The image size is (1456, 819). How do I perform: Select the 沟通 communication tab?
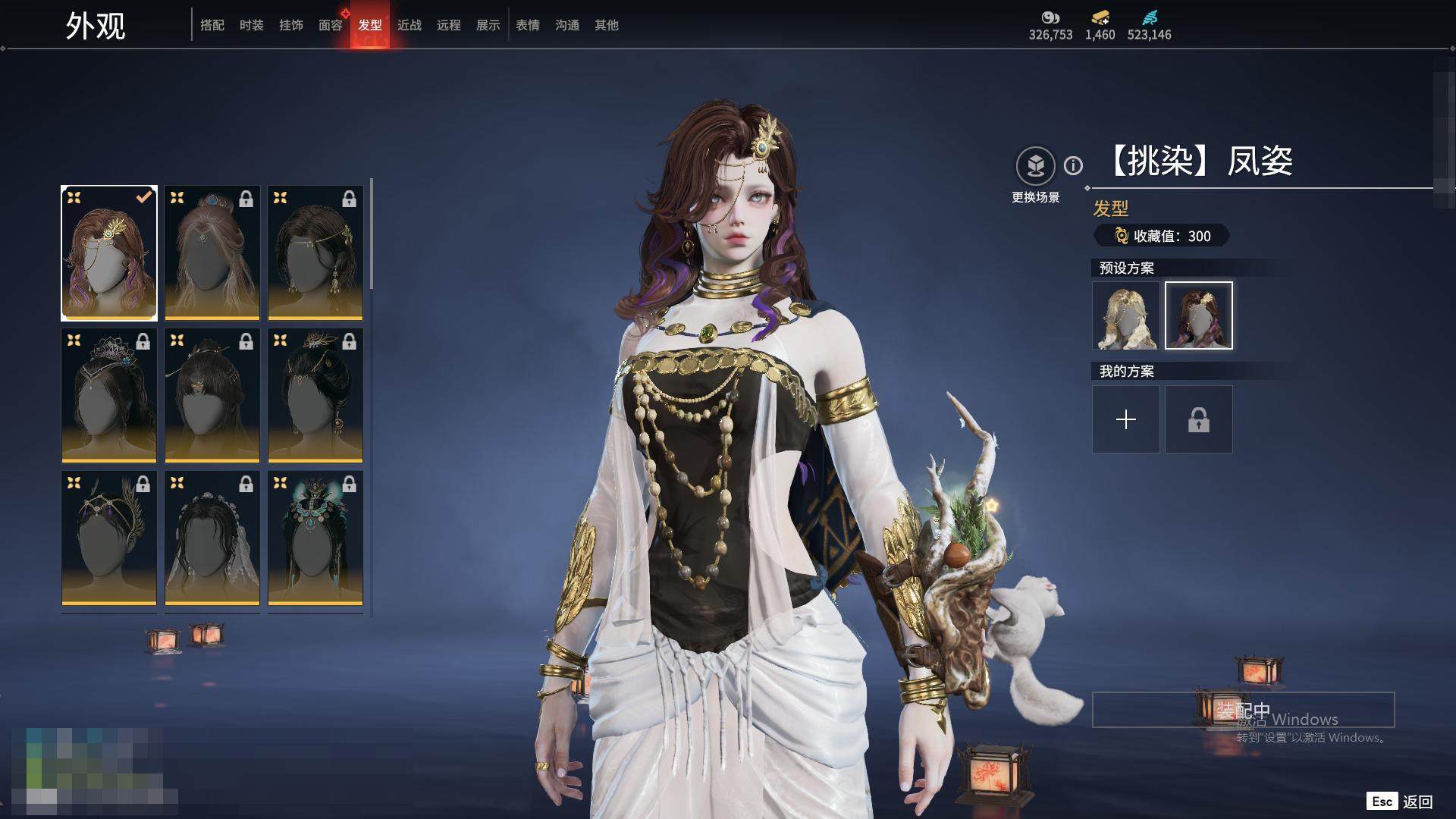567,25
